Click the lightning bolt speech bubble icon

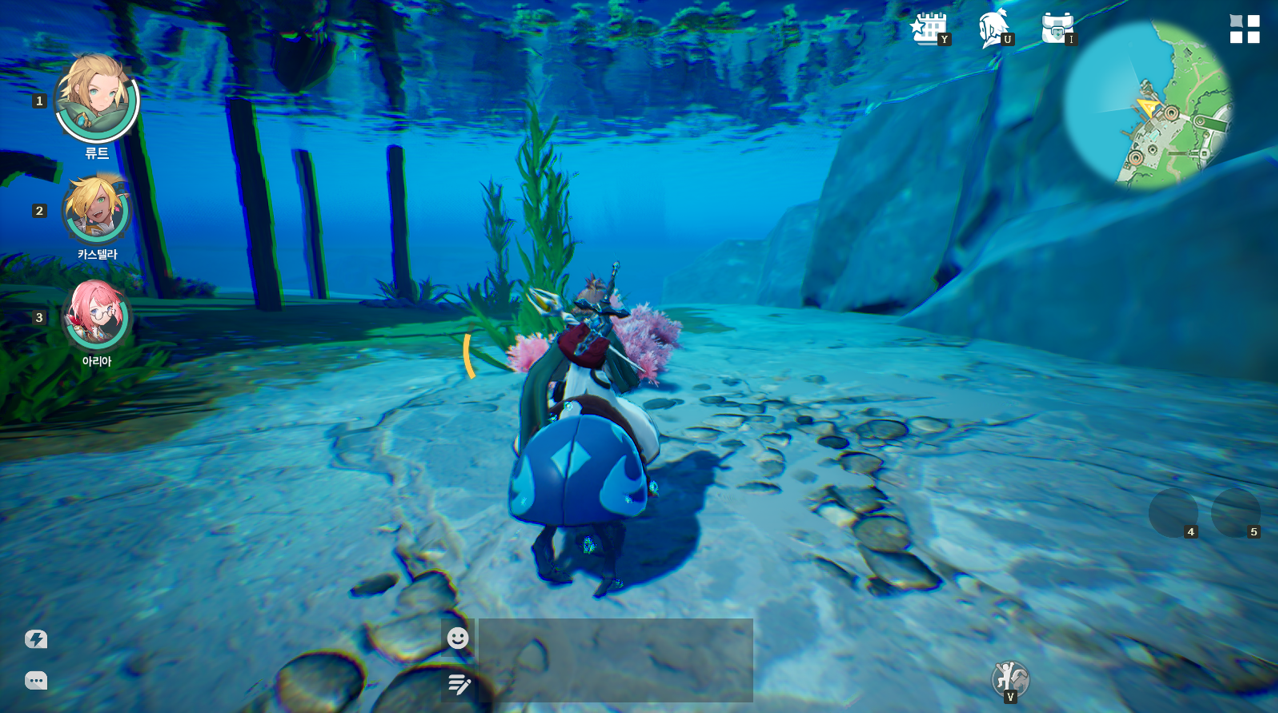36,639
